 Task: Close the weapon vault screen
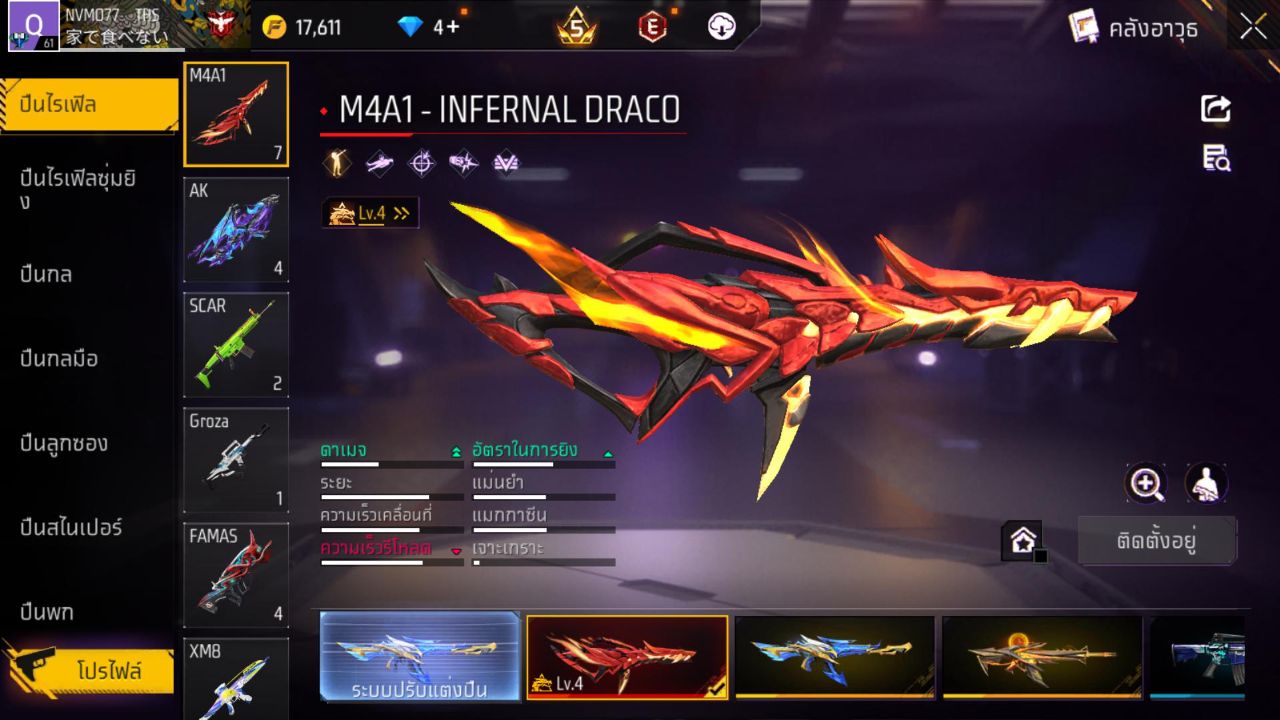point(1253,27)
